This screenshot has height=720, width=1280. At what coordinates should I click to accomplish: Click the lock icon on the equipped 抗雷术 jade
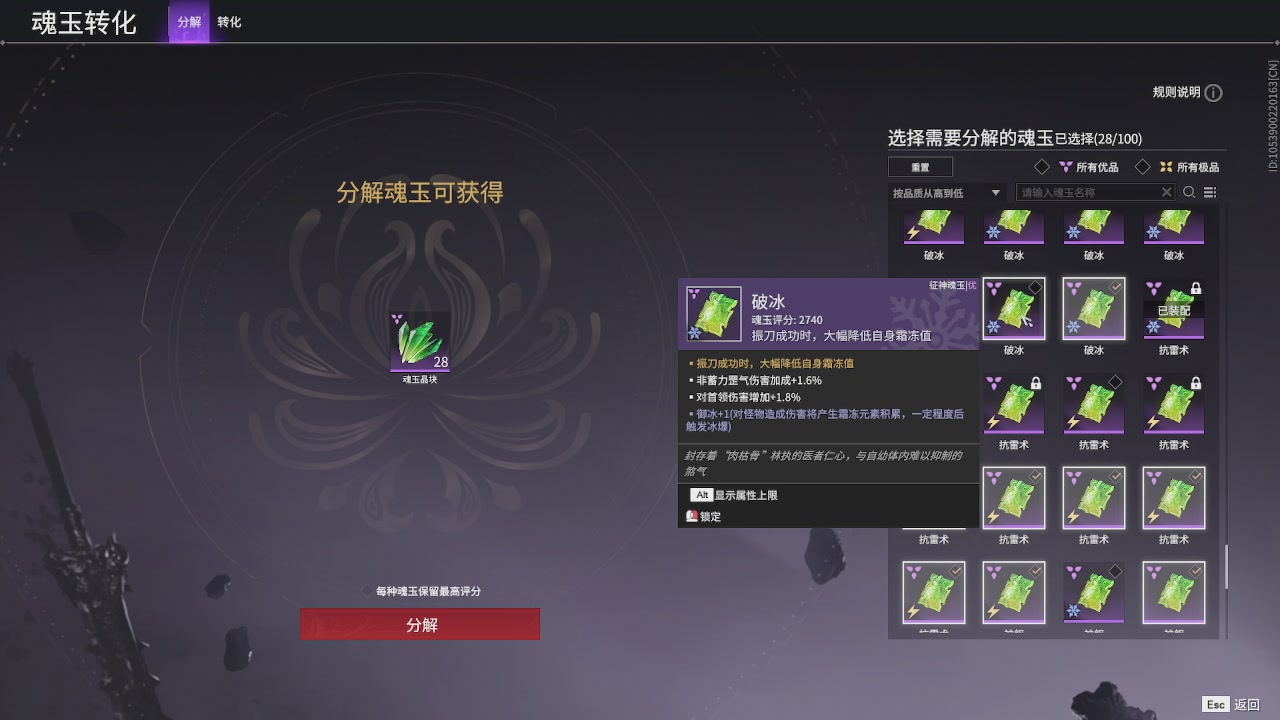[x=1197, y=289]
